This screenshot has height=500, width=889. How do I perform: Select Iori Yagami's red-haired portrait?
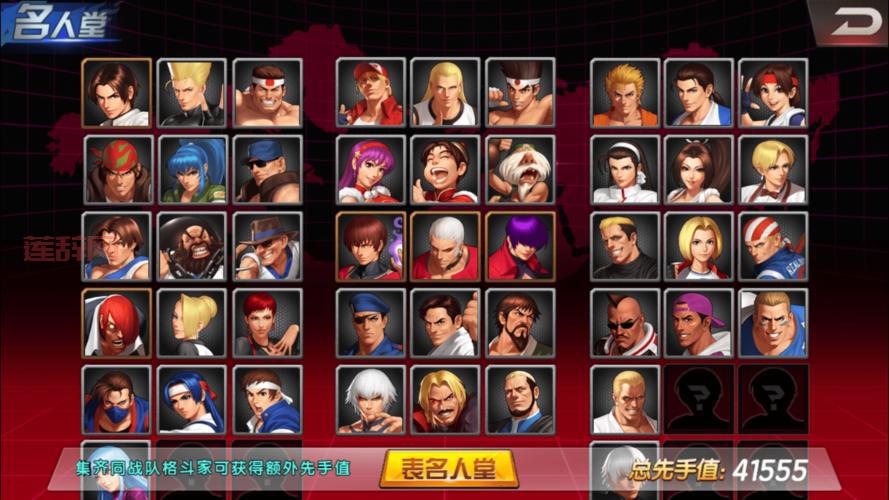click(117, 323)
